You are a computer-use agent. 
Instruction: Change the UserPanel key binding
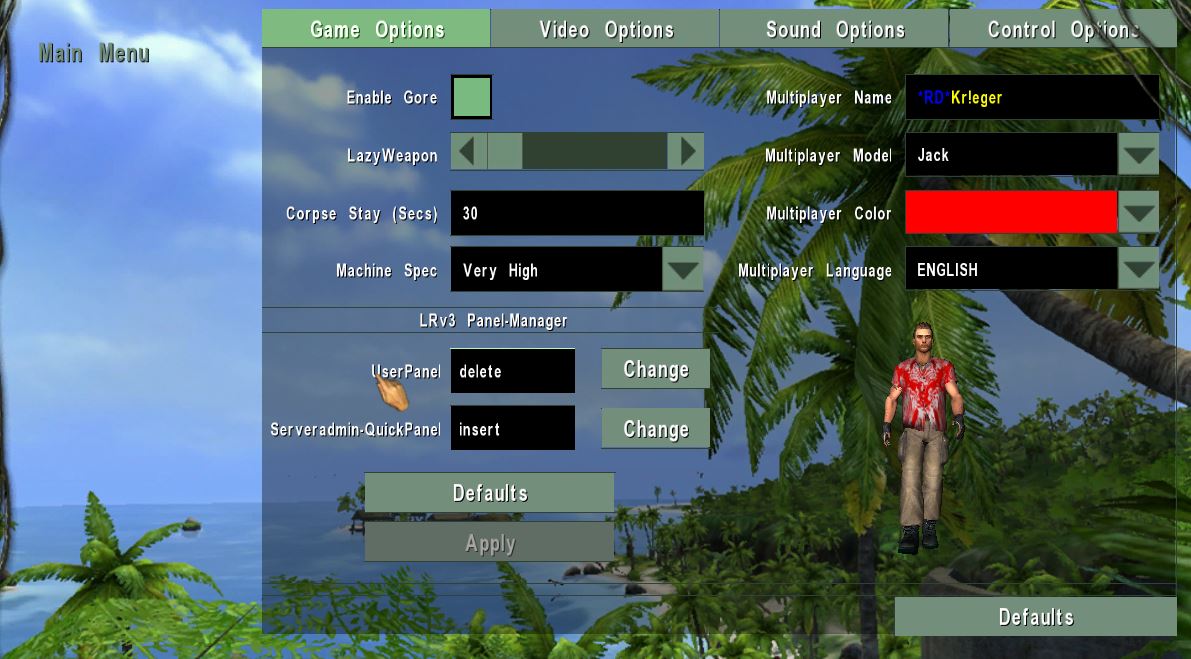655,370
